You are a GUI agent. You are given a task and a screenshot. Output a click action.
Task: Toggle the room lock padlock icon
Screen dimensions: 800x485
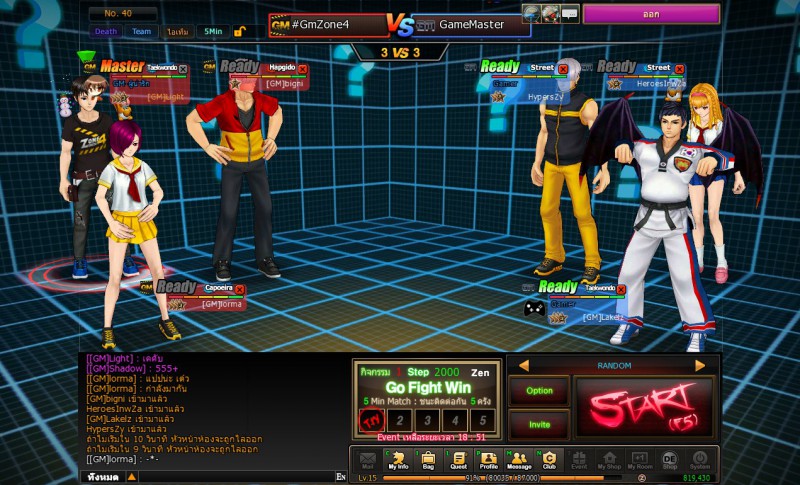(x=240, y=31)
